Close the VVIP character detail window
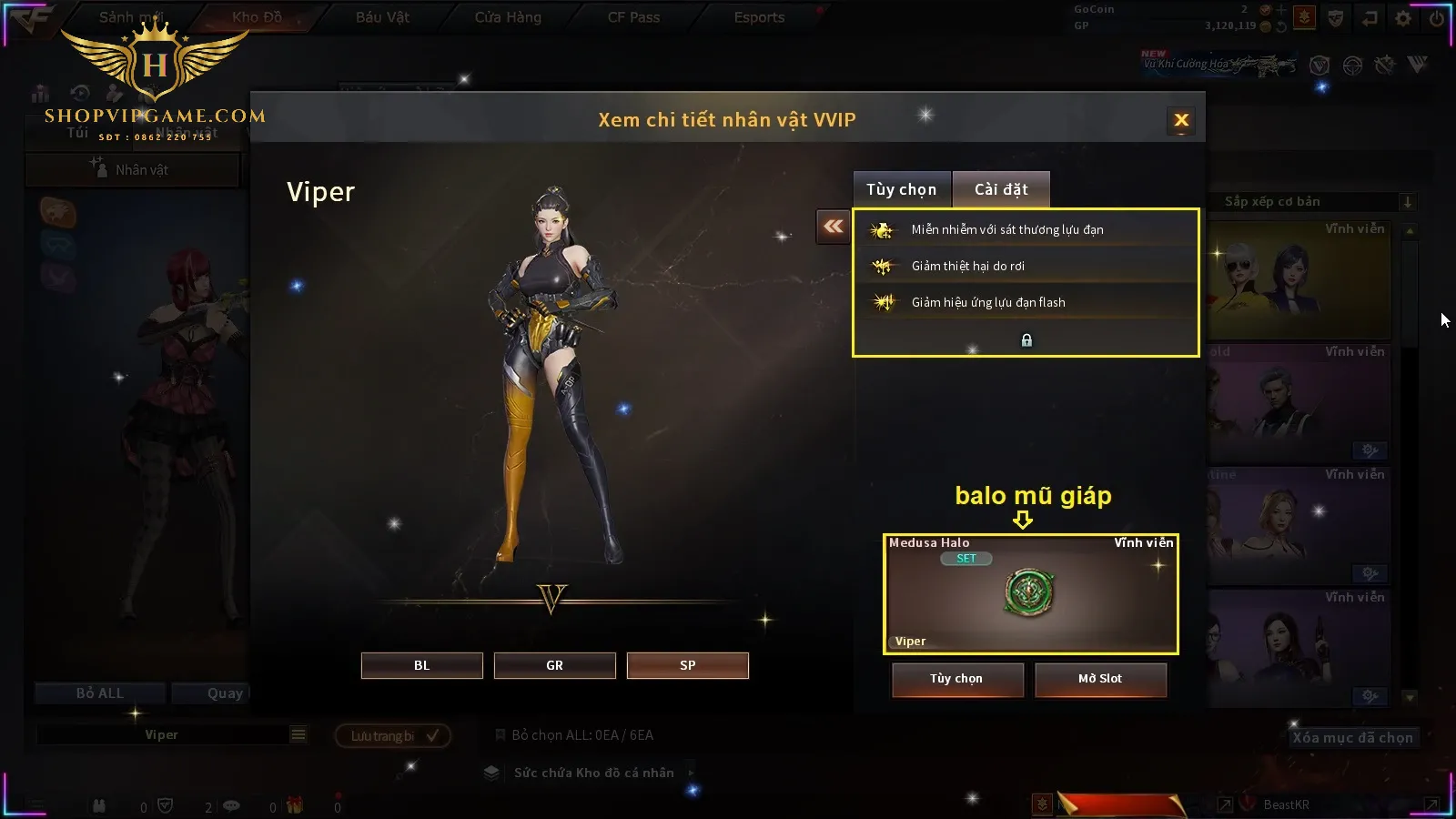Image resolution: width=1456 pixels, height=819 pixels. coord(1181,120)
